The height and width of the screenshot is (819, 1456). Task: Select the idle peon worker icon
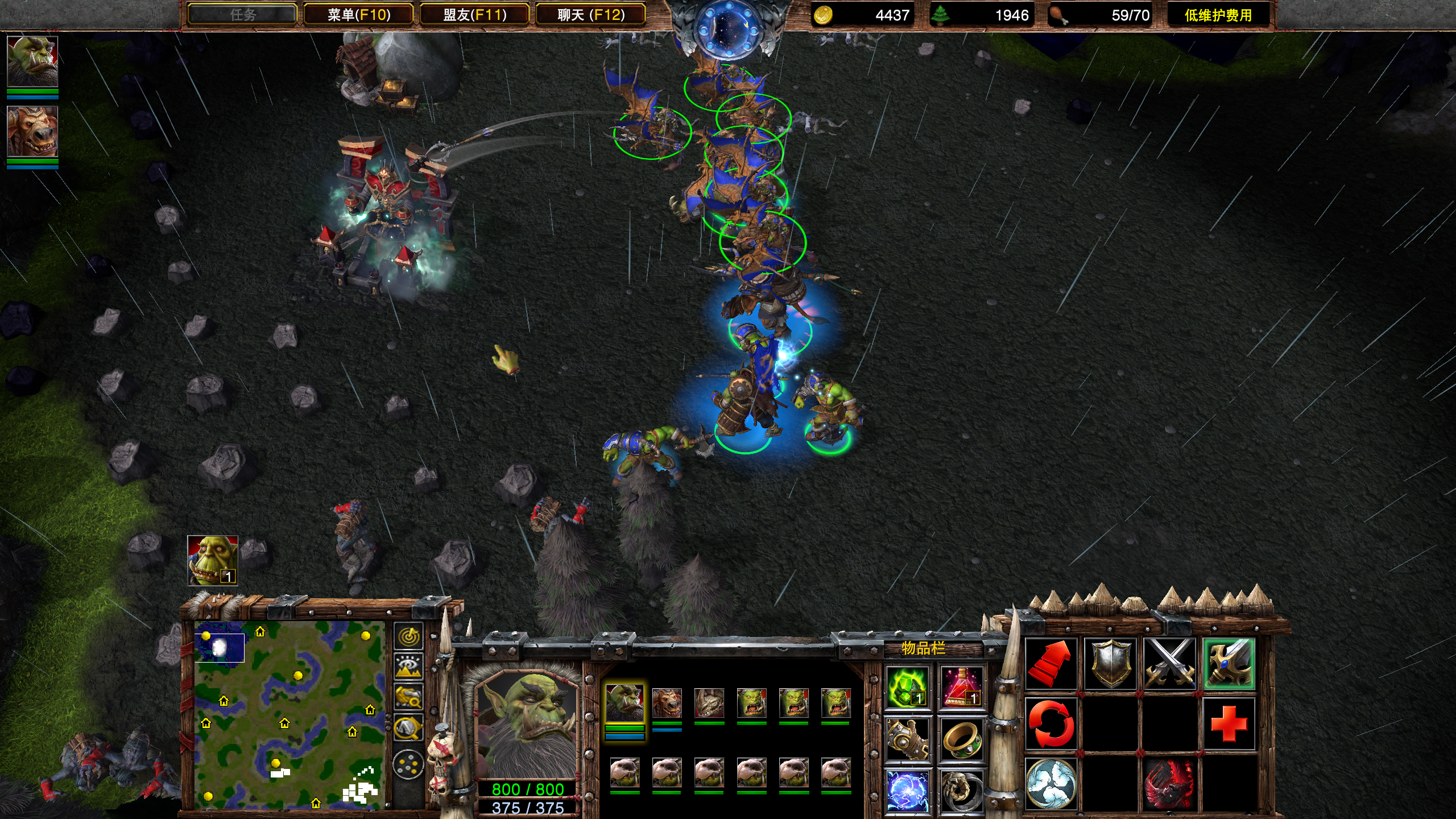click(212, 560)
